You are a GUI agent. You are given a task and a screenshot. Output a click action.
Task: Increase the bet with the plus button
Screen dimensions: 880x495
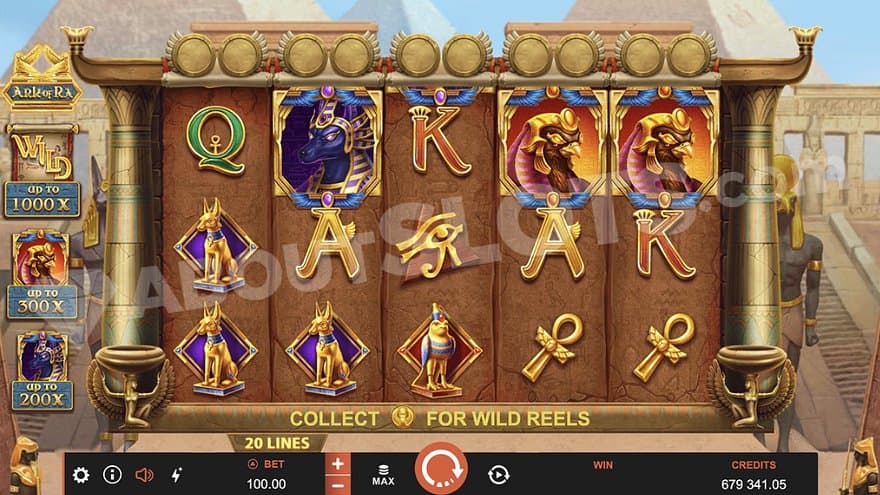pyautogui.click(x=338, y=464)
